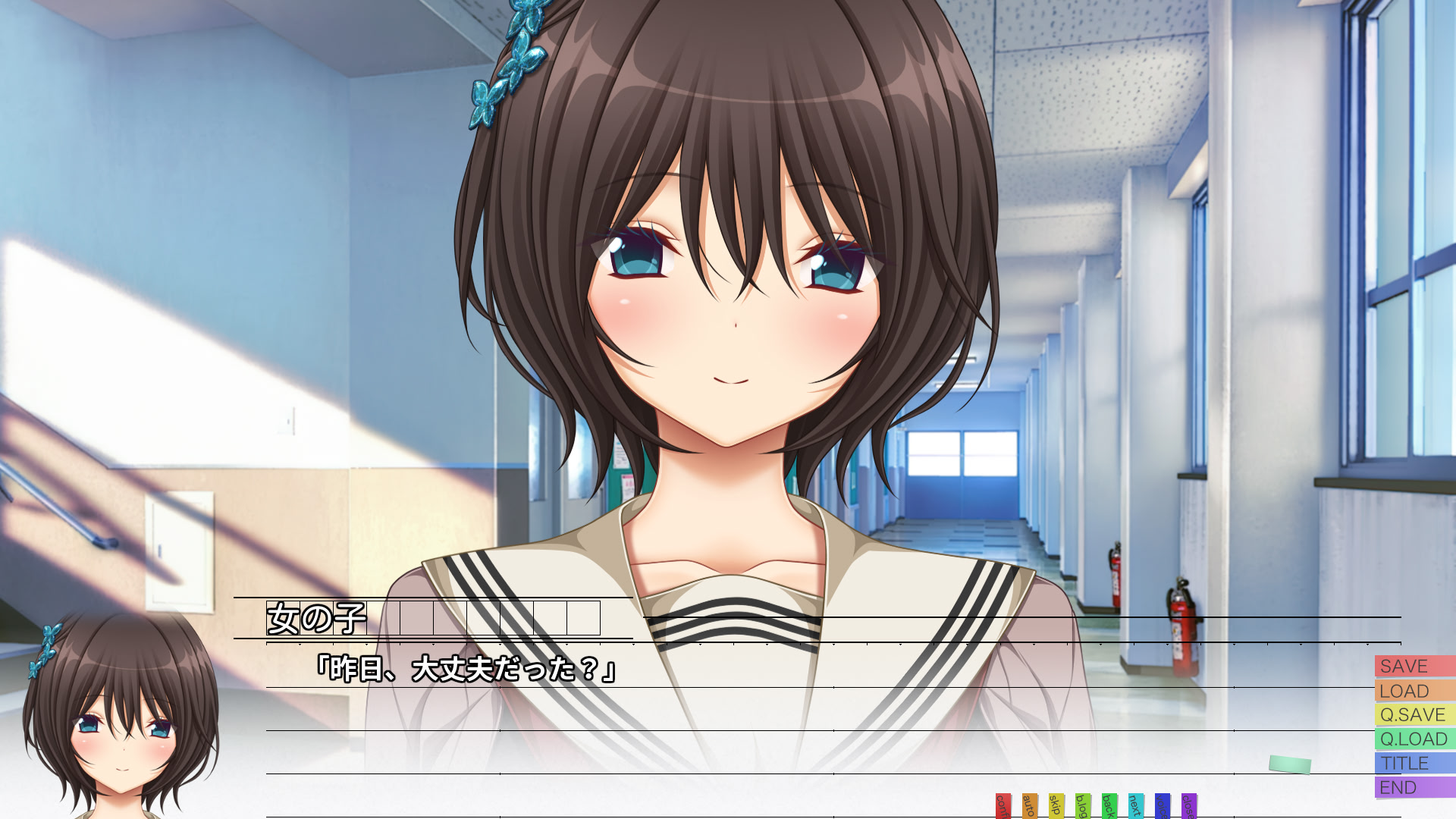Perform a Q.LOAD quick load
Viewport: 1456px width, 819px height.
1412,739
